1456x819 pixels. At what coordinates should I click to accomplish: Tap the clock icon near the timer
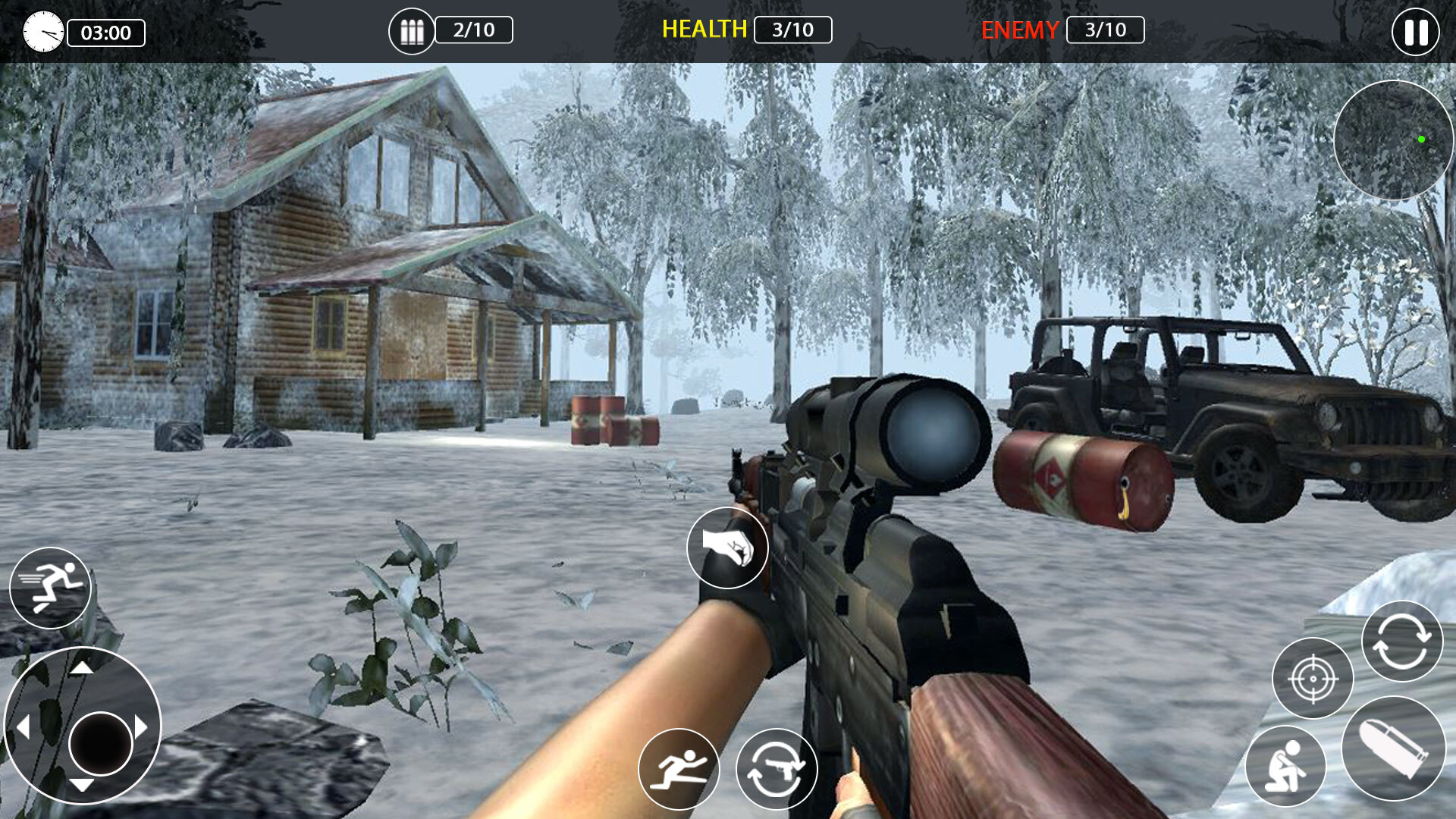coord(42,32)
